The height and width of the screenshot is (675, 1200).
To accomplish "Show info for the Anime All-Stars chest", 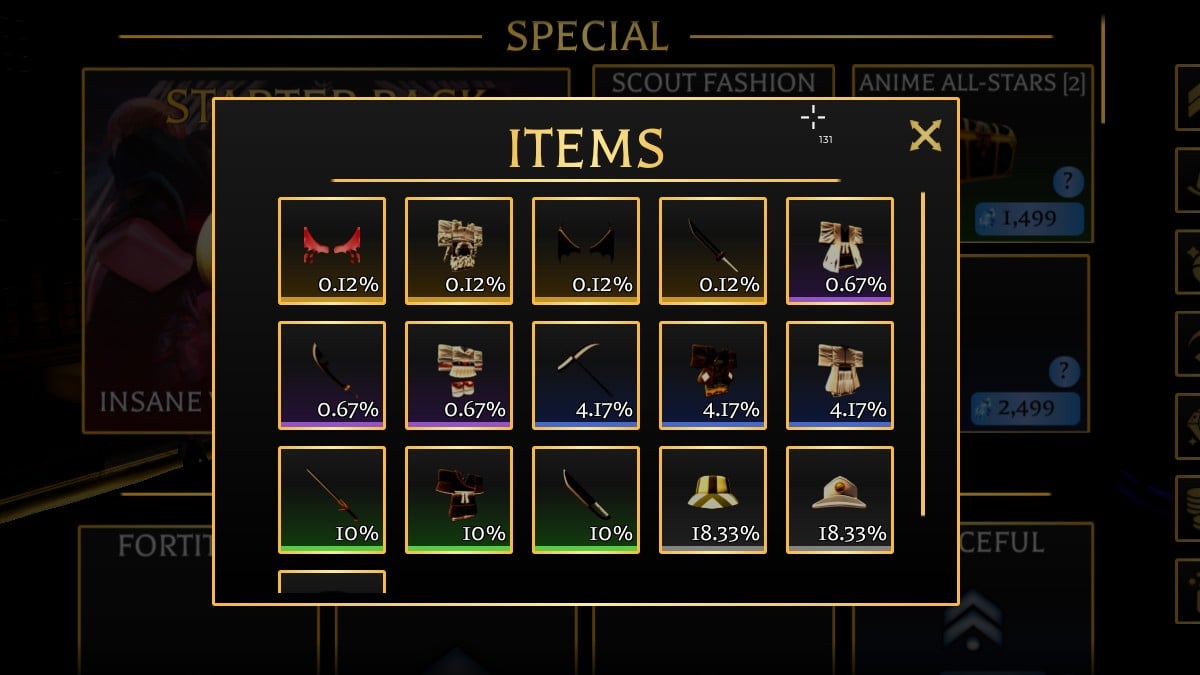I will tap(1068, 183).
